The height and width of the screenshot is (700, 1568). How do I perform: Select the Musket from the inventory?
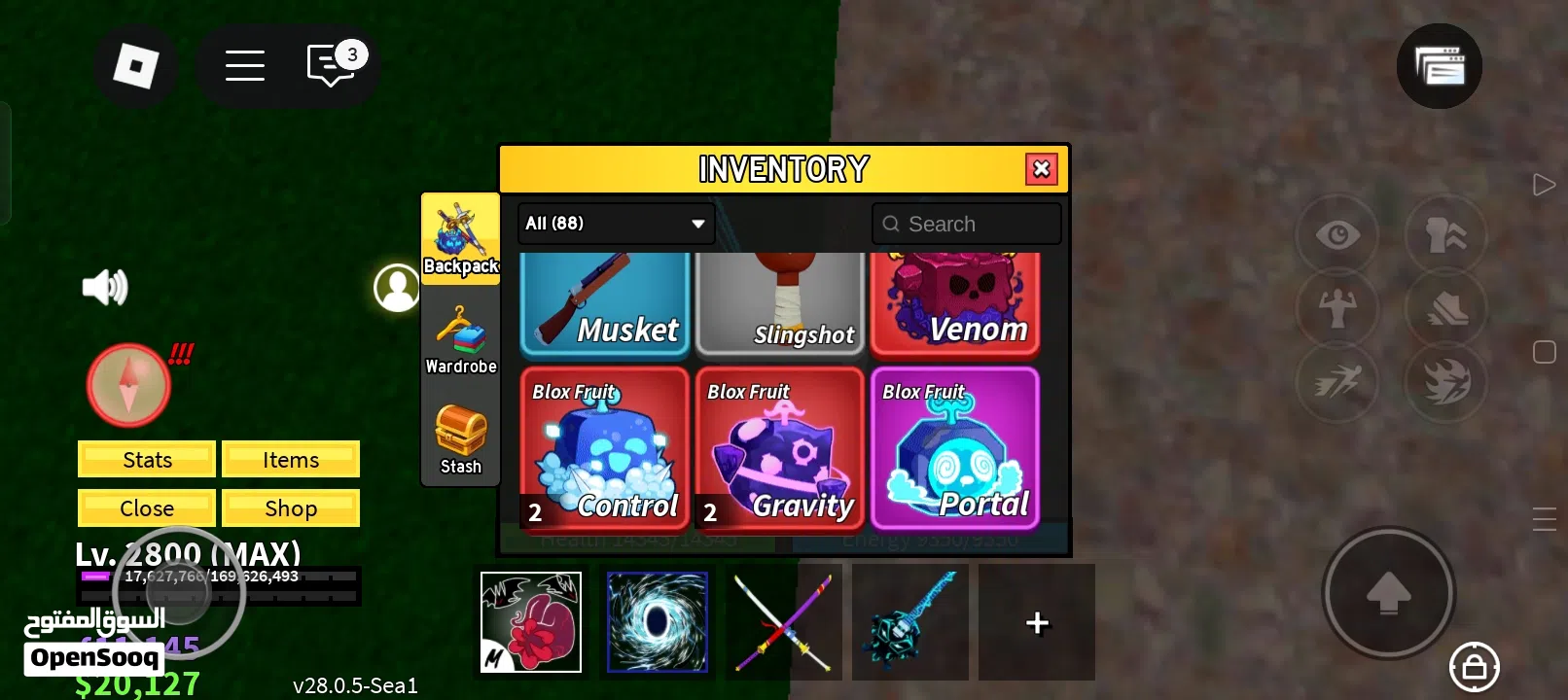(x=604, y=301)
